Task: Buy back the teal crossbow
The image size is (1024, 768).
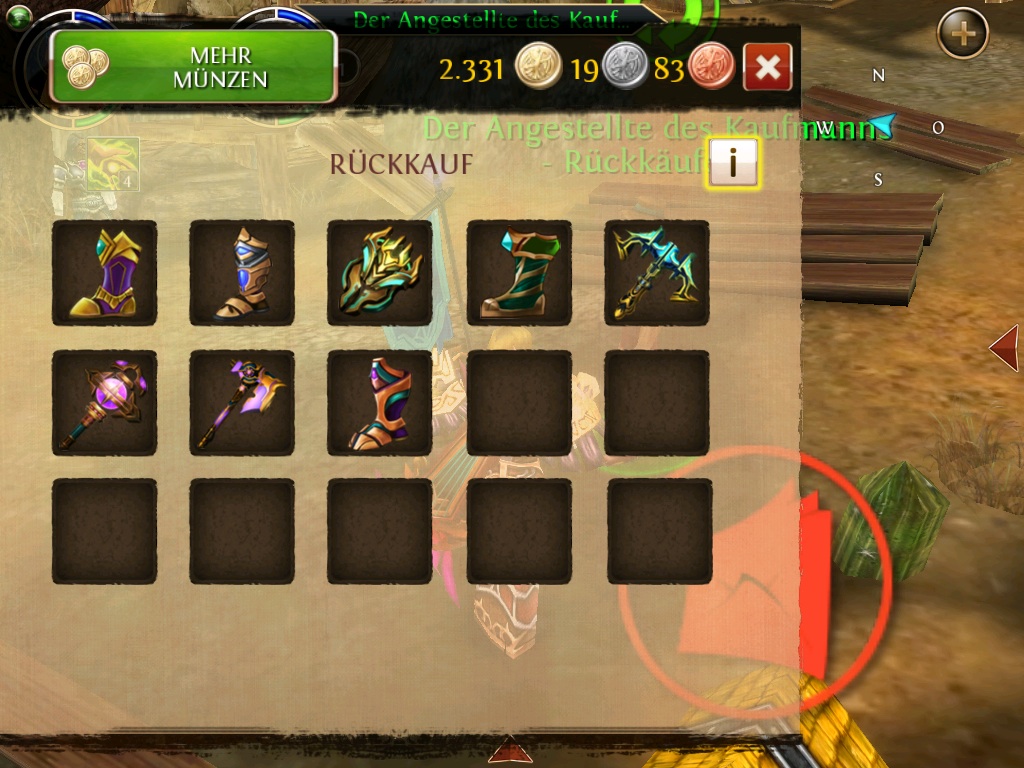Action: tap(657, 273)
